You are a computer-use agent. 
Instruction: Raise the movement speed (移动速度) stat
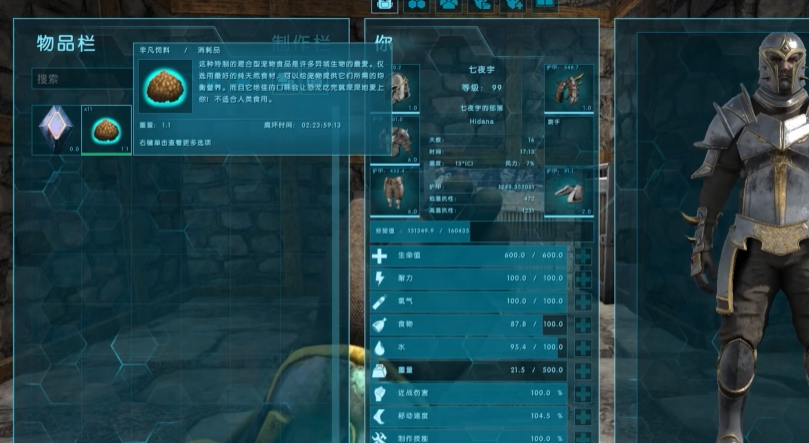(583, 417)
